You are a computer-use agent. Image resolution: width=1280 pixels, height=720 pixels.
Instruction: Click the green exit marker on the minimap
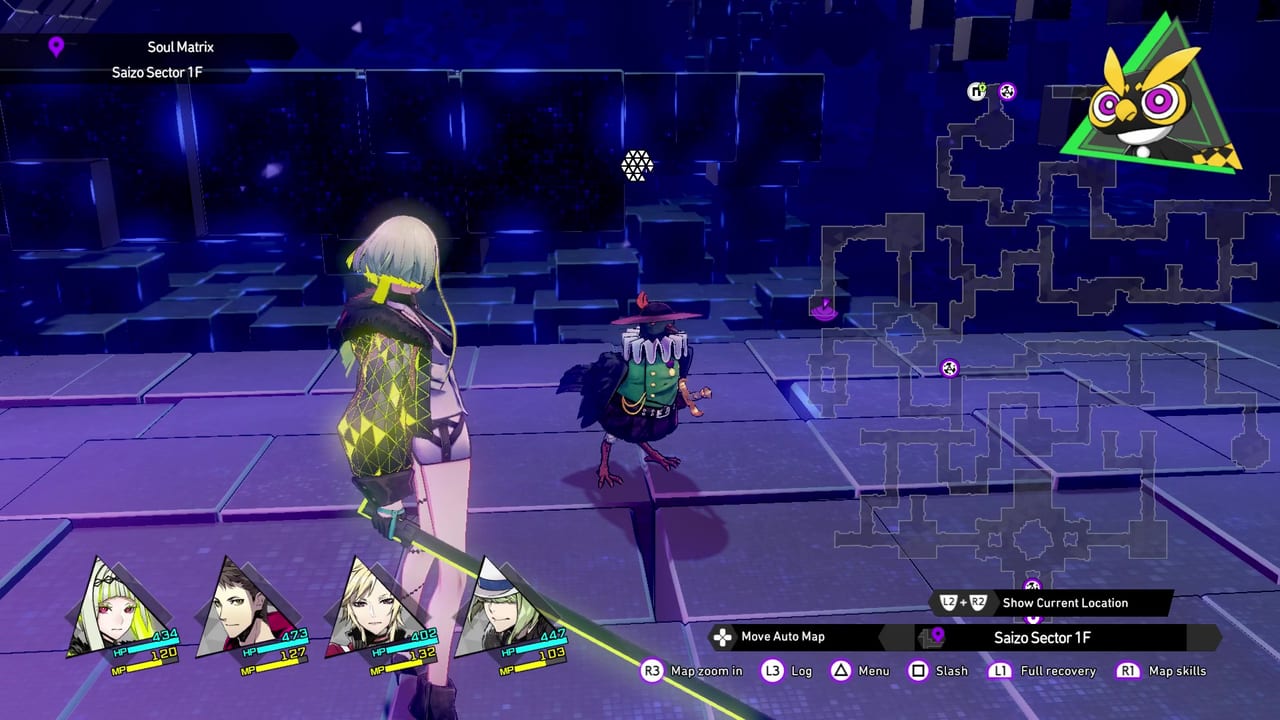(x=977, y=91)
